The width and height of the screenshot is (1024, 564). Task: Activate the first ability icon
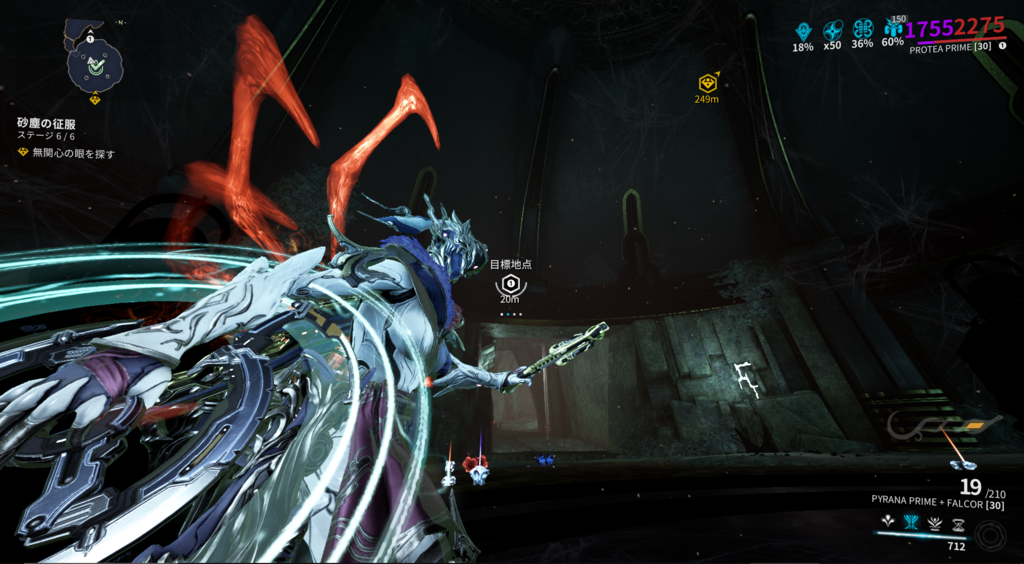[886, 522]
